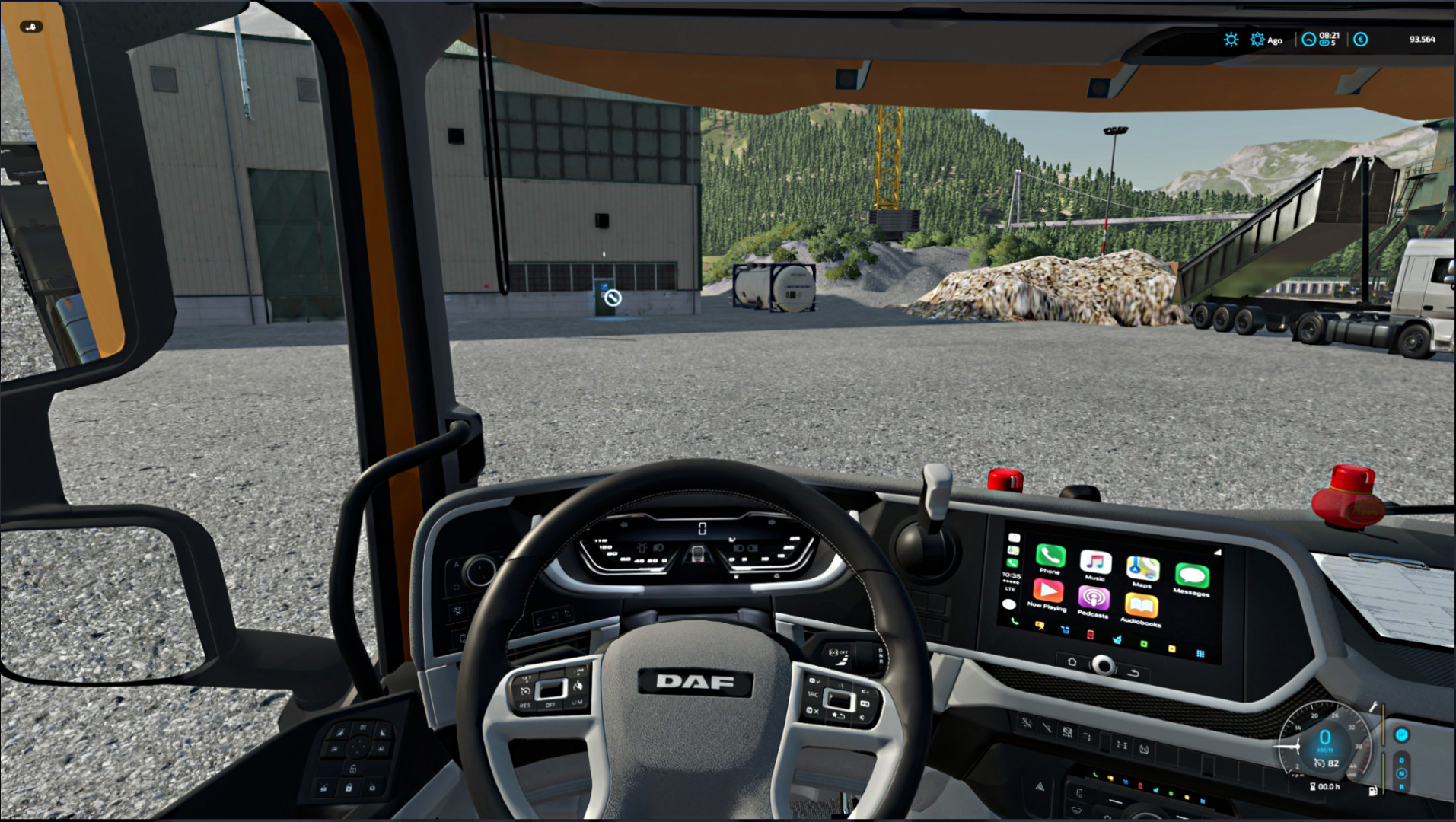Click the weather forecast sun icon
The width and height of the screenshot is (1456, 822).
[1231, 39]
